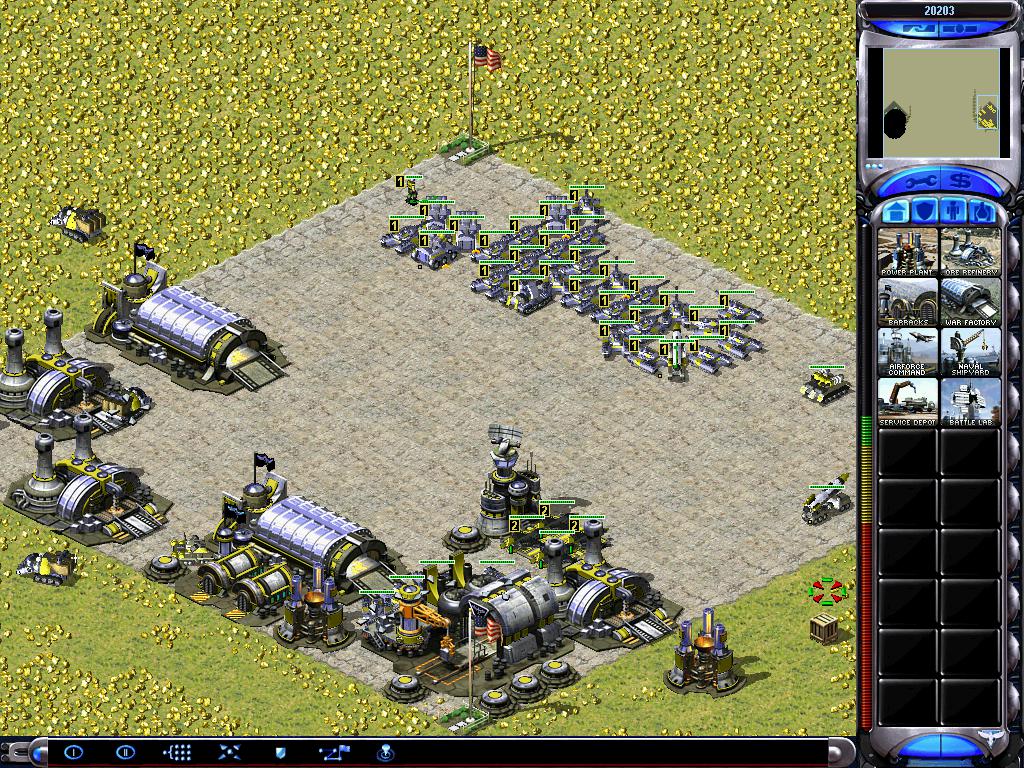Viewport: 1024px width, 768px height.
Task: Build a Service Depot structure
Action: (x=908, y=401)
